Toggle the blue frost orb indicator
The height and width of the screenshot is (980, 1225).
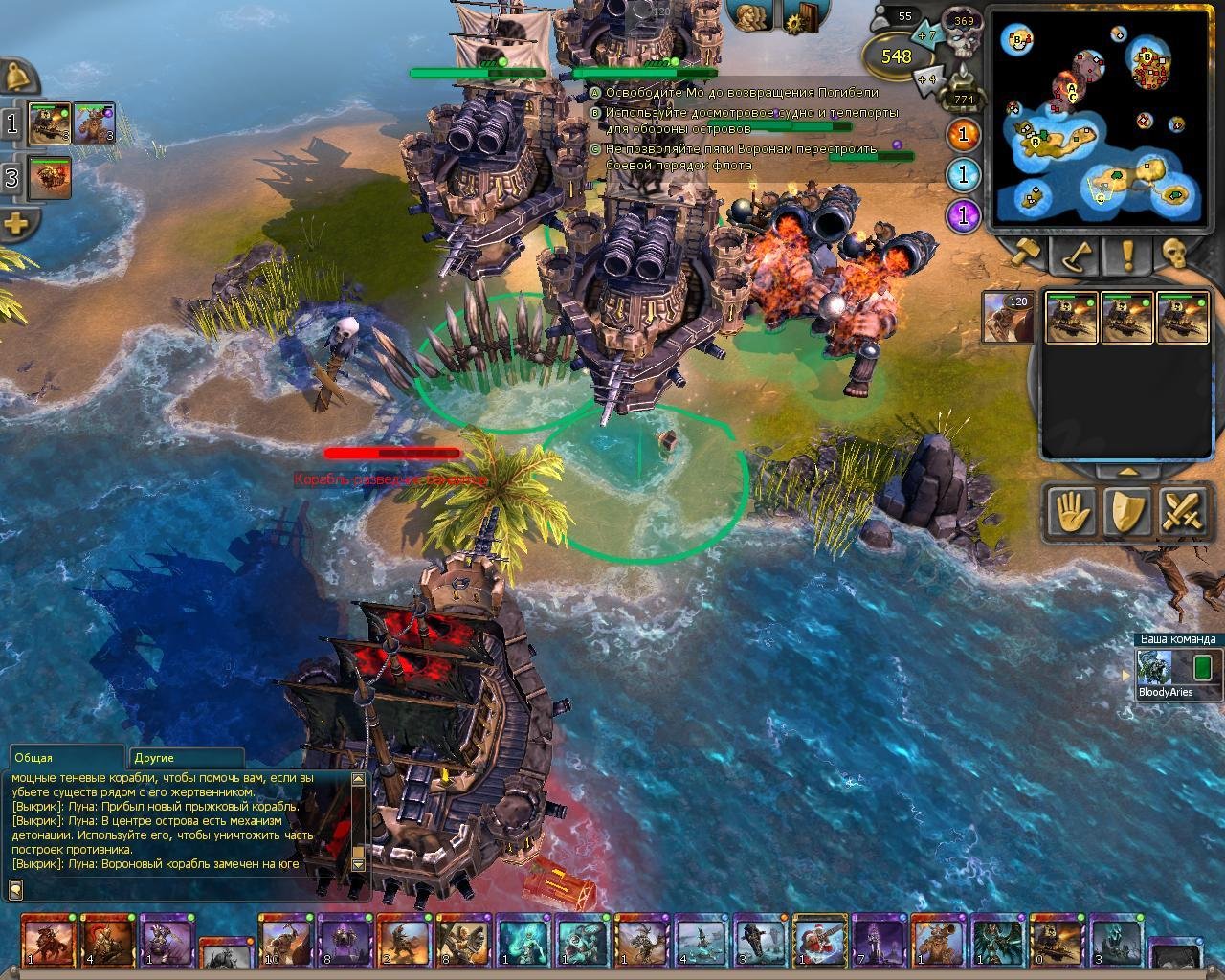[962, 175]
